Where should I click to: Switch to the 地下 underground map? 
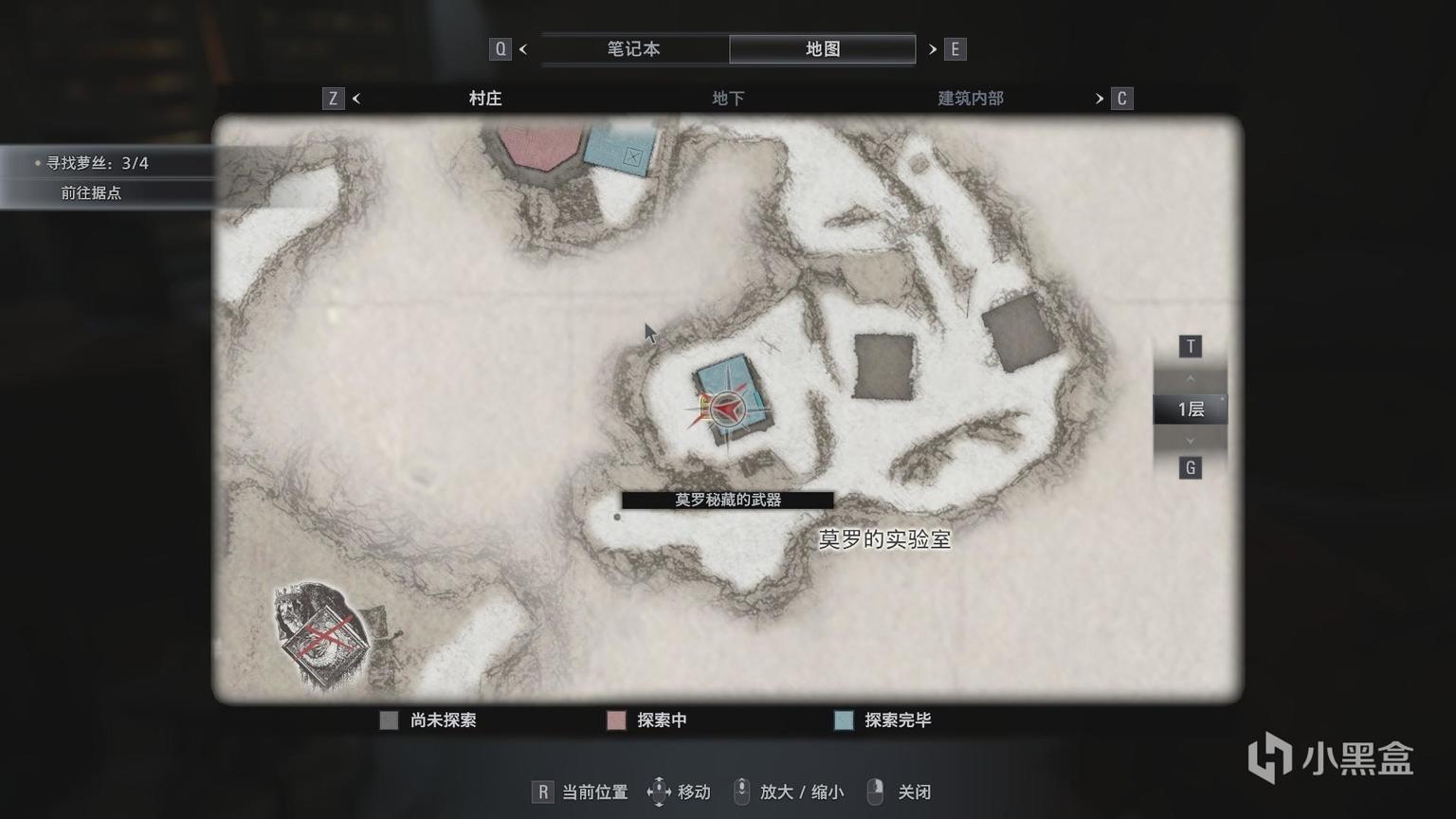pyautogui.click(x=727, y=99)
